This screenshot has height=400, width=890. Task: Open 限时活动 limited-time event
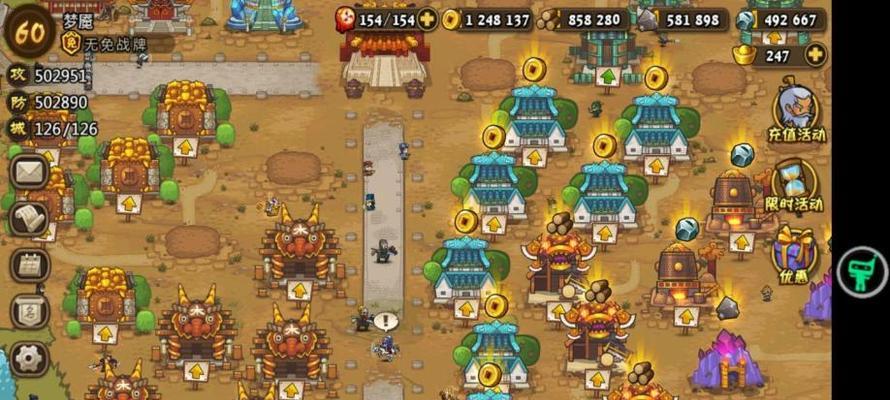click(x=795, y=185)
